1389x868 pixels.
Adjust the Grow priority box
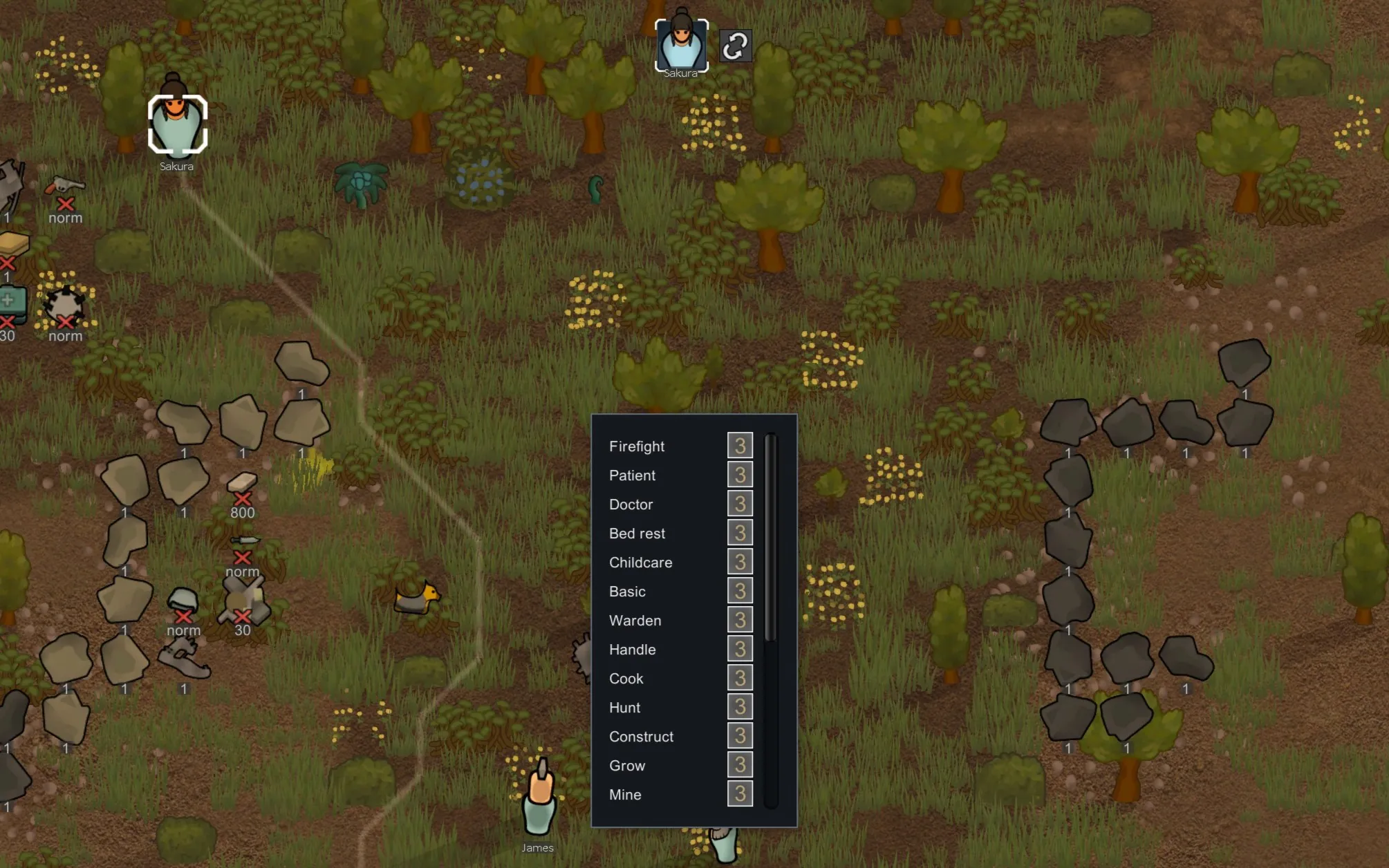point(740,765)
